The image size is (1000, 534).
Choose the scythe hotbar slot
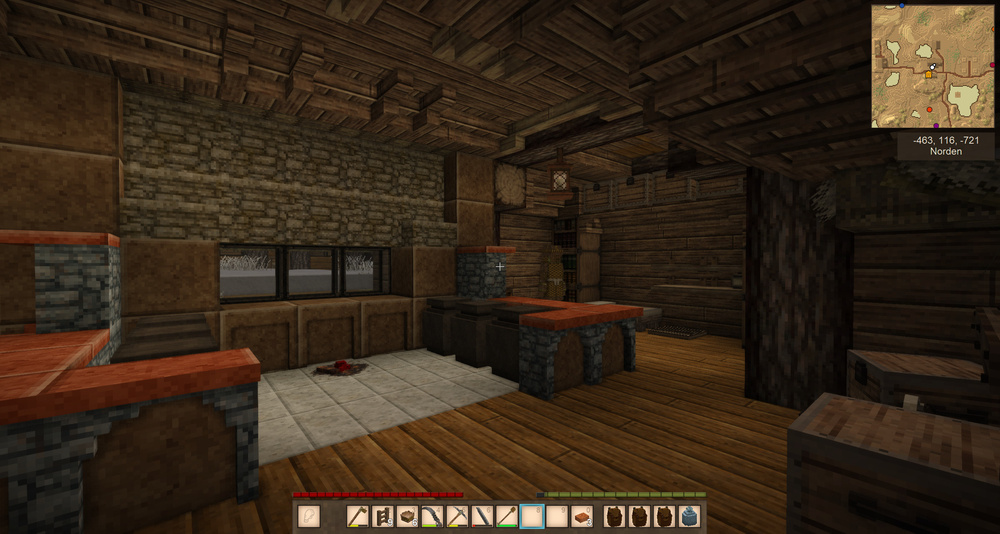pyautogui.click(x=432, y=517)
